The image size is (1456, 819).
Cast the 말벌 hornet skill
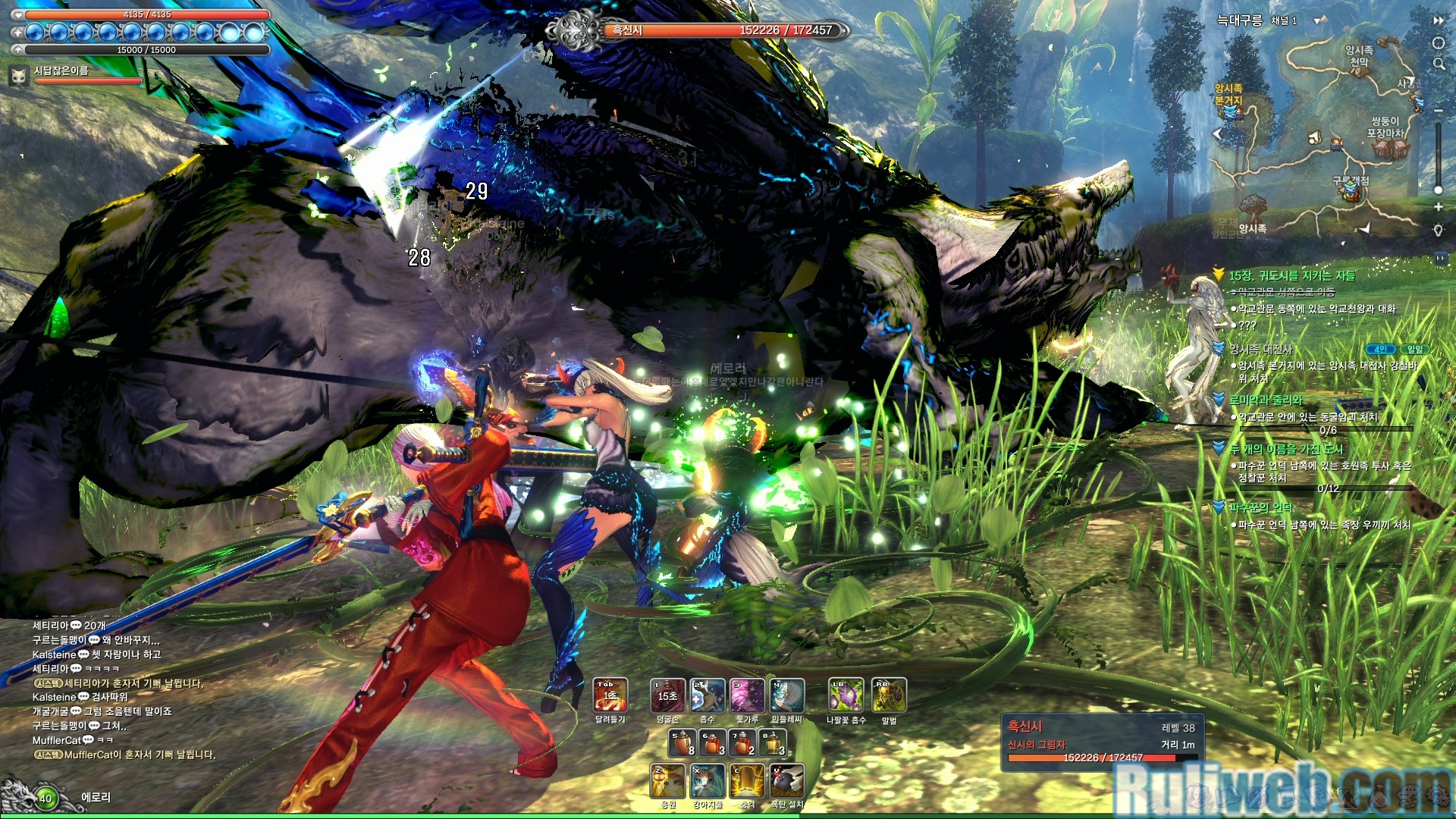pos(889,695)
